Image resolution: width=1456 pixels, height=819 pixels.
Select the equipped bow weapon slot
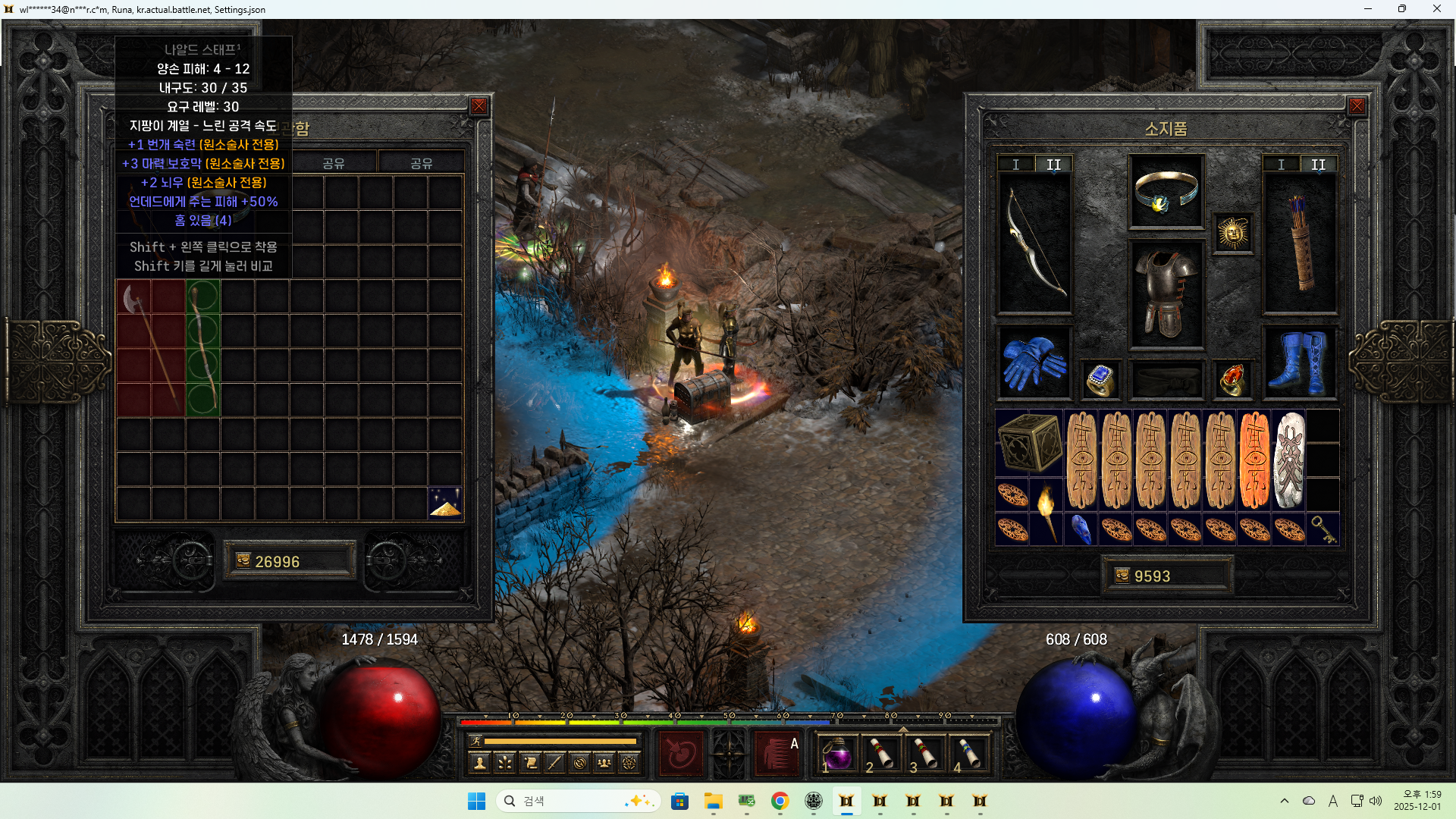(x=1034, y=243)
